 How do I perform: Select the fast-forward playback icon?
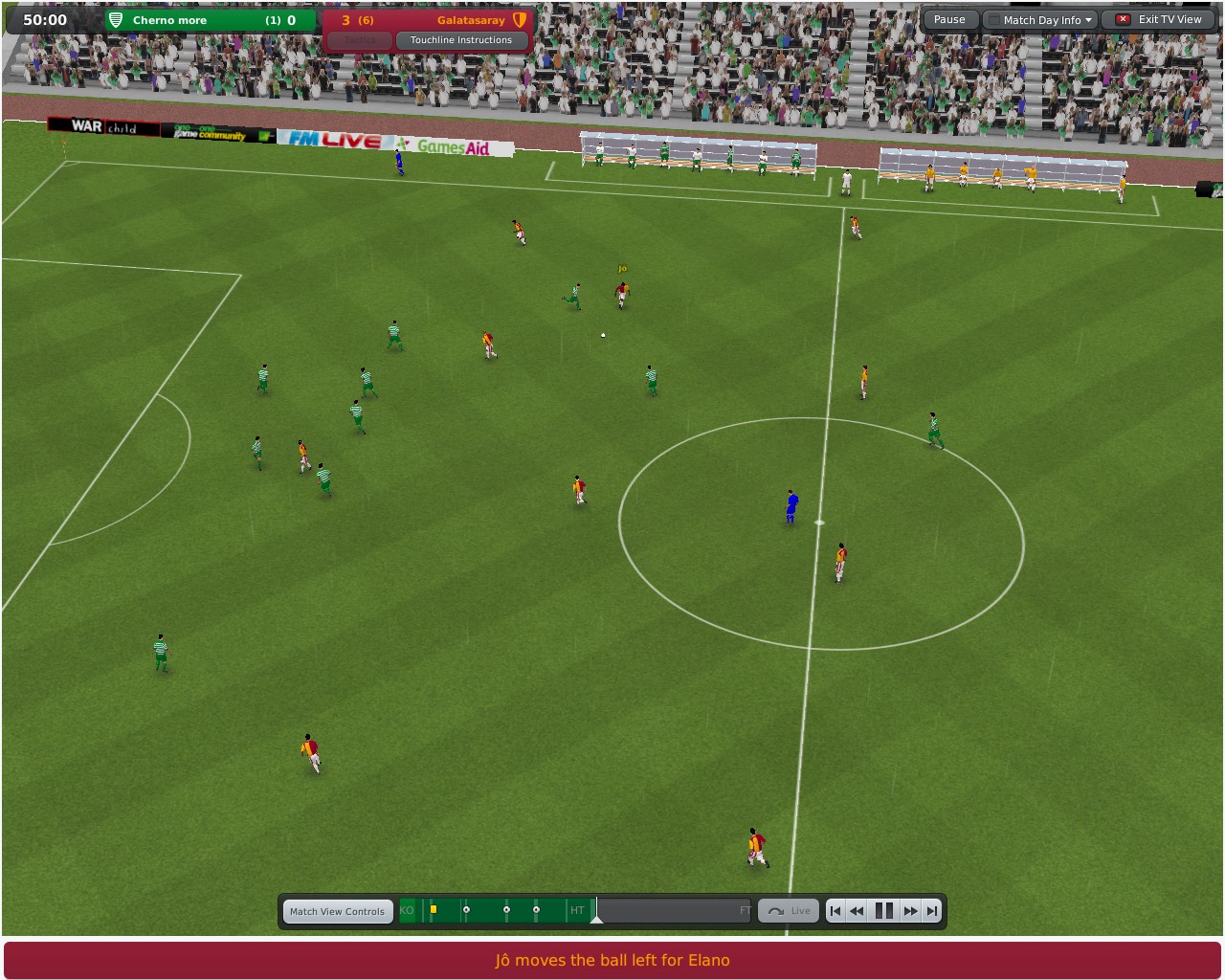click(910, 910)
